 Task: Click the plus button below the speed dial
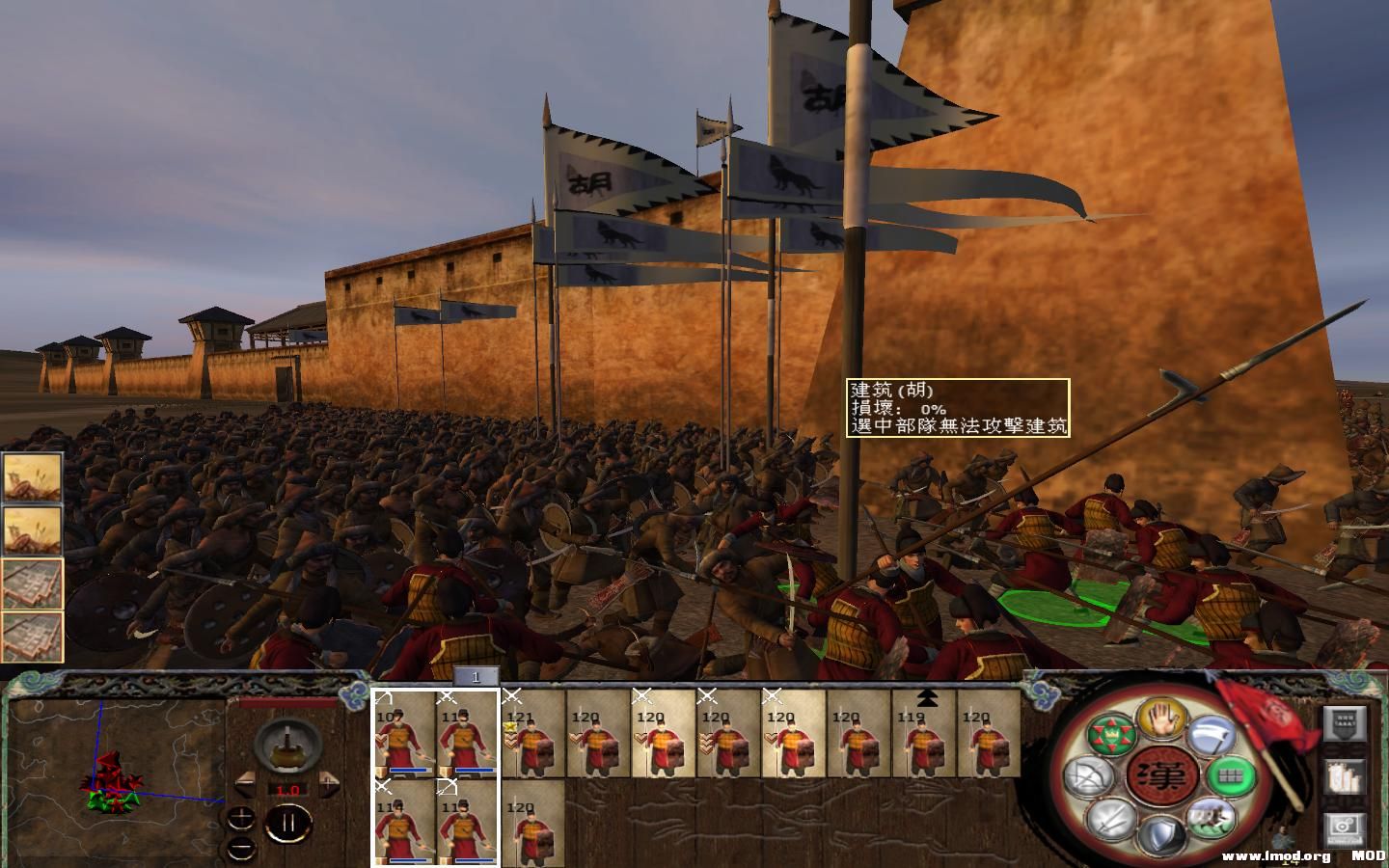point(240,818)
